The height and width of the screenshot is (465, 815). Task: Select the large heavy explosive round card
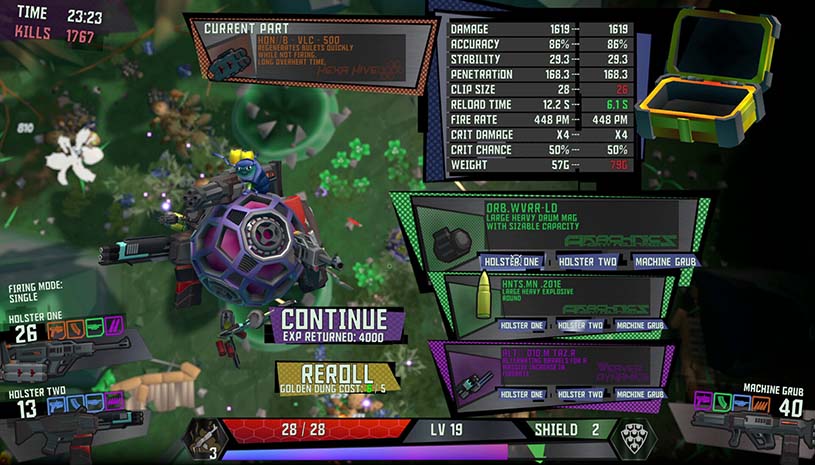560,298
